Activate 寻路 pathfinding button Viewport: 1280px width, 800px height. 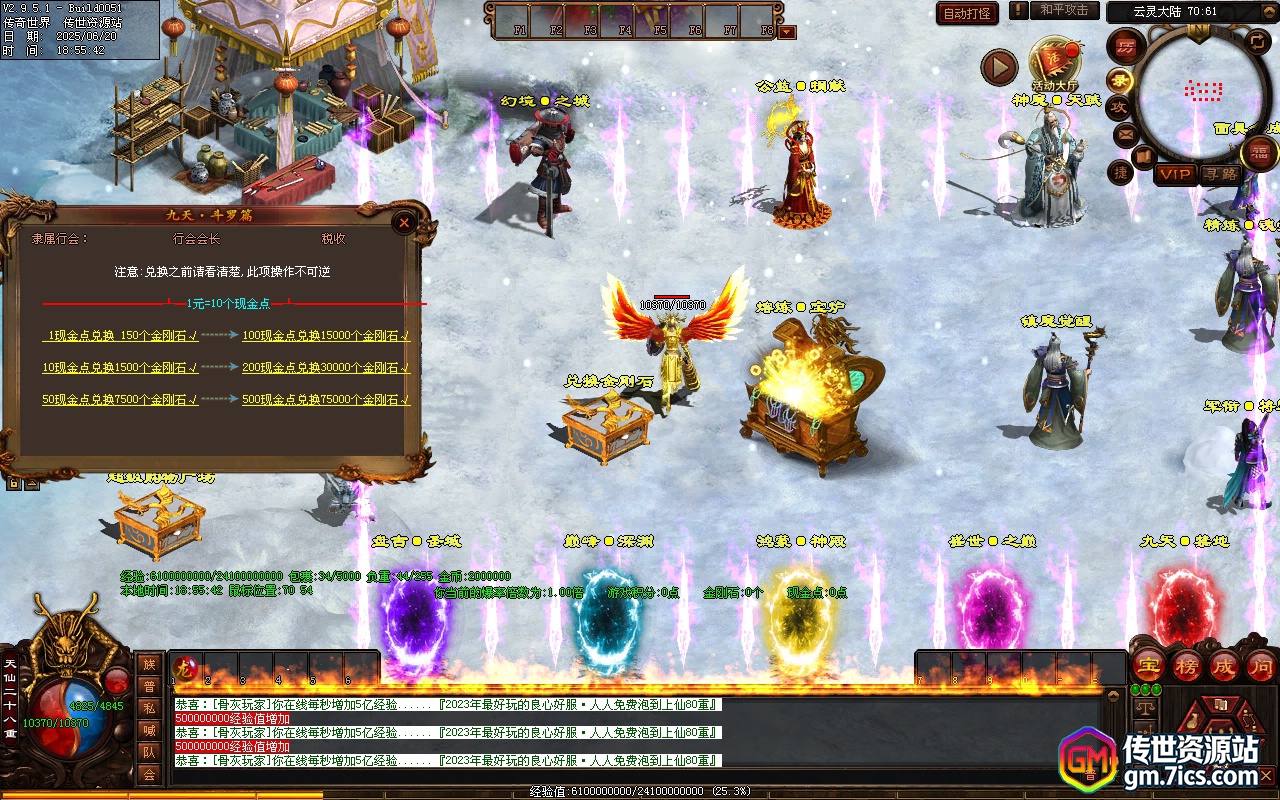[1220, 174]
